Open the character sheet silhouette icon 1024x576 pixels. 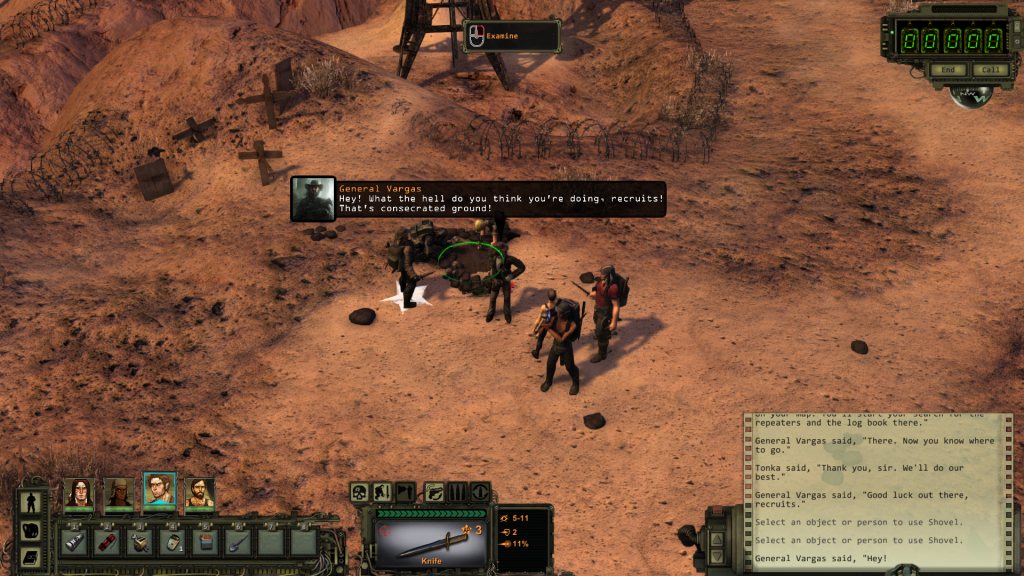pos(30,503)
